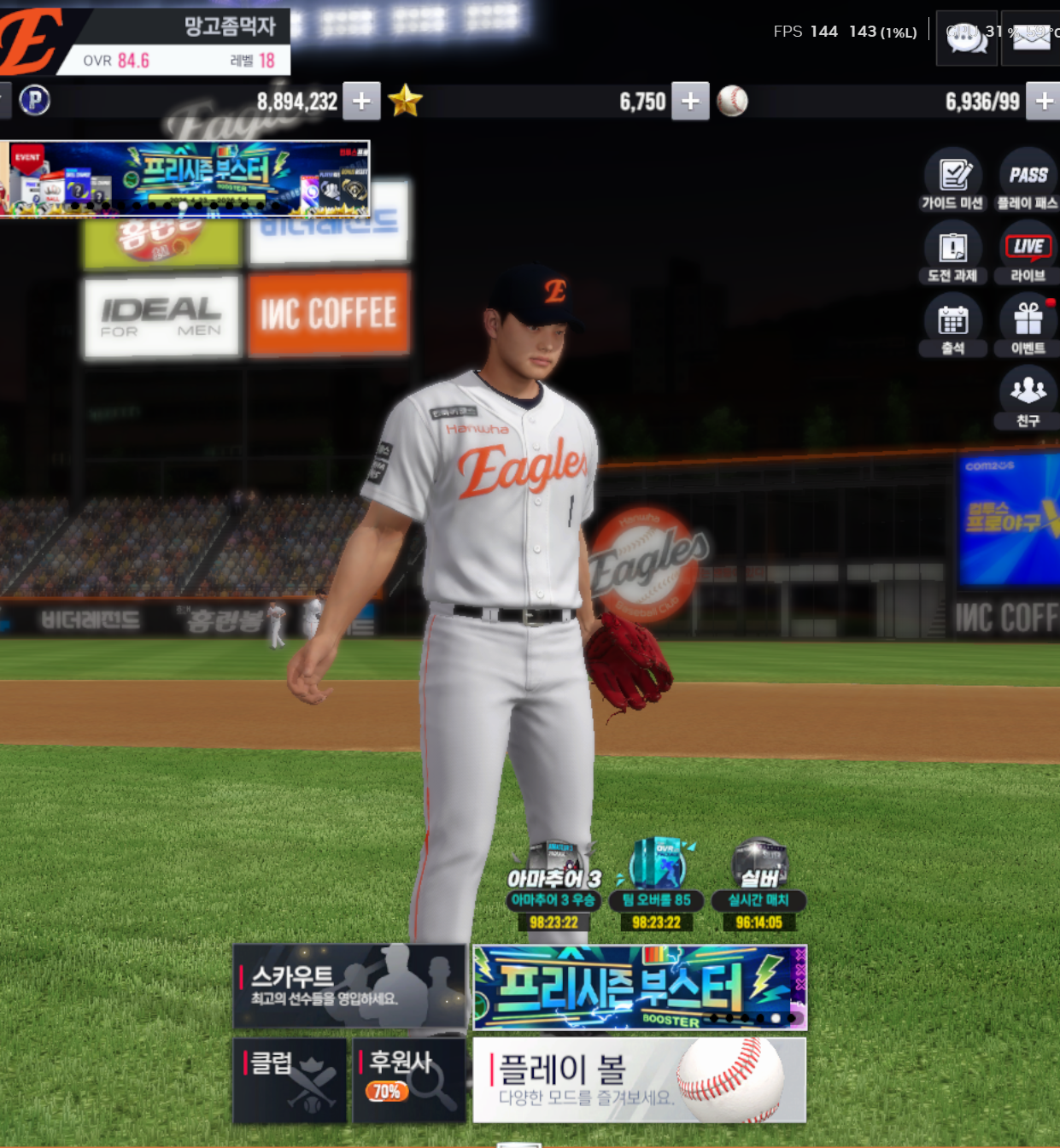Open the 스카우트 player scouting menu

point(349,986)
